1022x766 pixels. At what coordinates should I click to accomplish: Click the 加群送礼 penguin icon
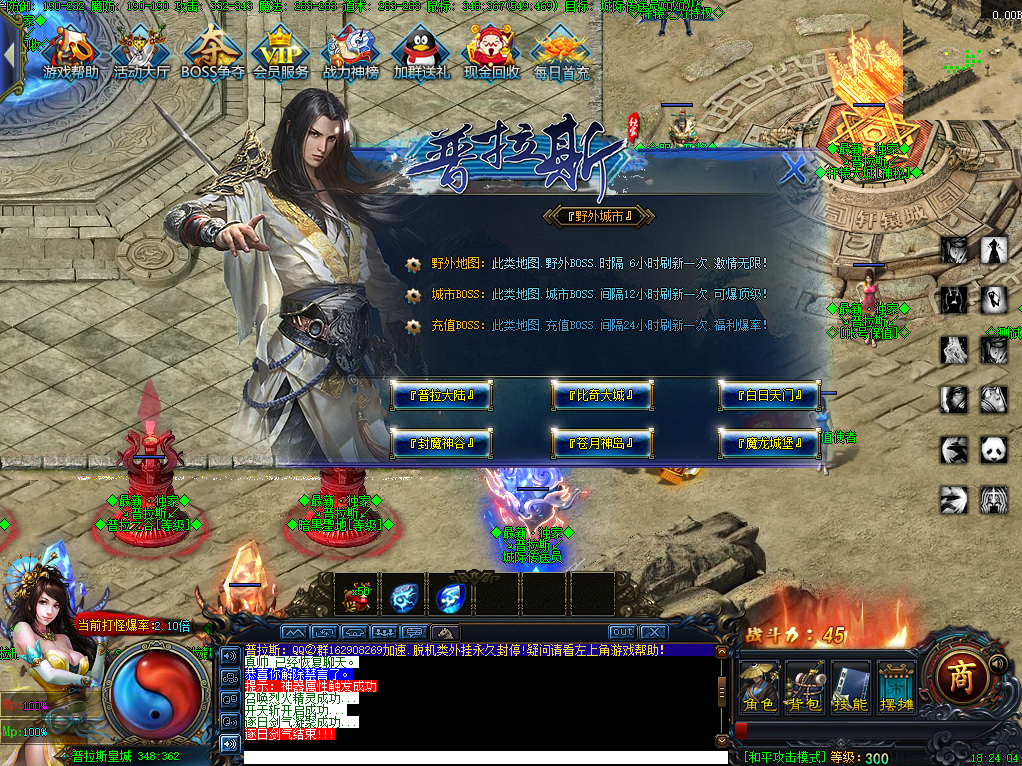pyautogui.click(x=421, y=52)
